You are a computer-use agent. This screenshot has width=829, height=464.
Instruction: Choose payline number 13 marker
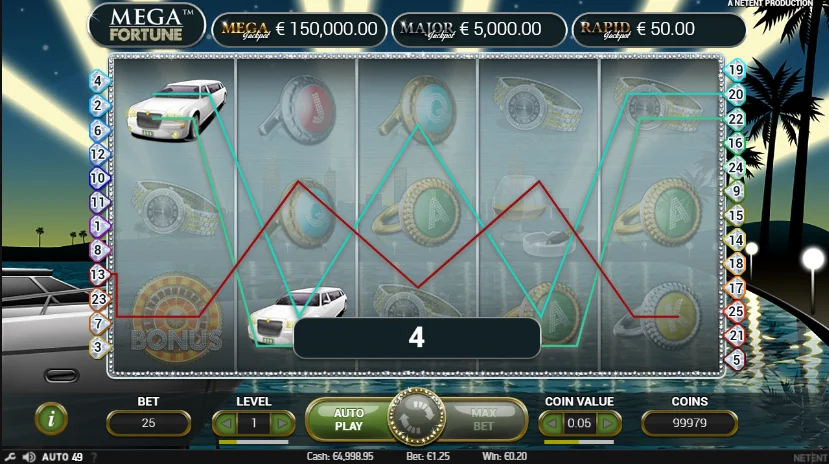pyautogui.click(x=98, y=273)
